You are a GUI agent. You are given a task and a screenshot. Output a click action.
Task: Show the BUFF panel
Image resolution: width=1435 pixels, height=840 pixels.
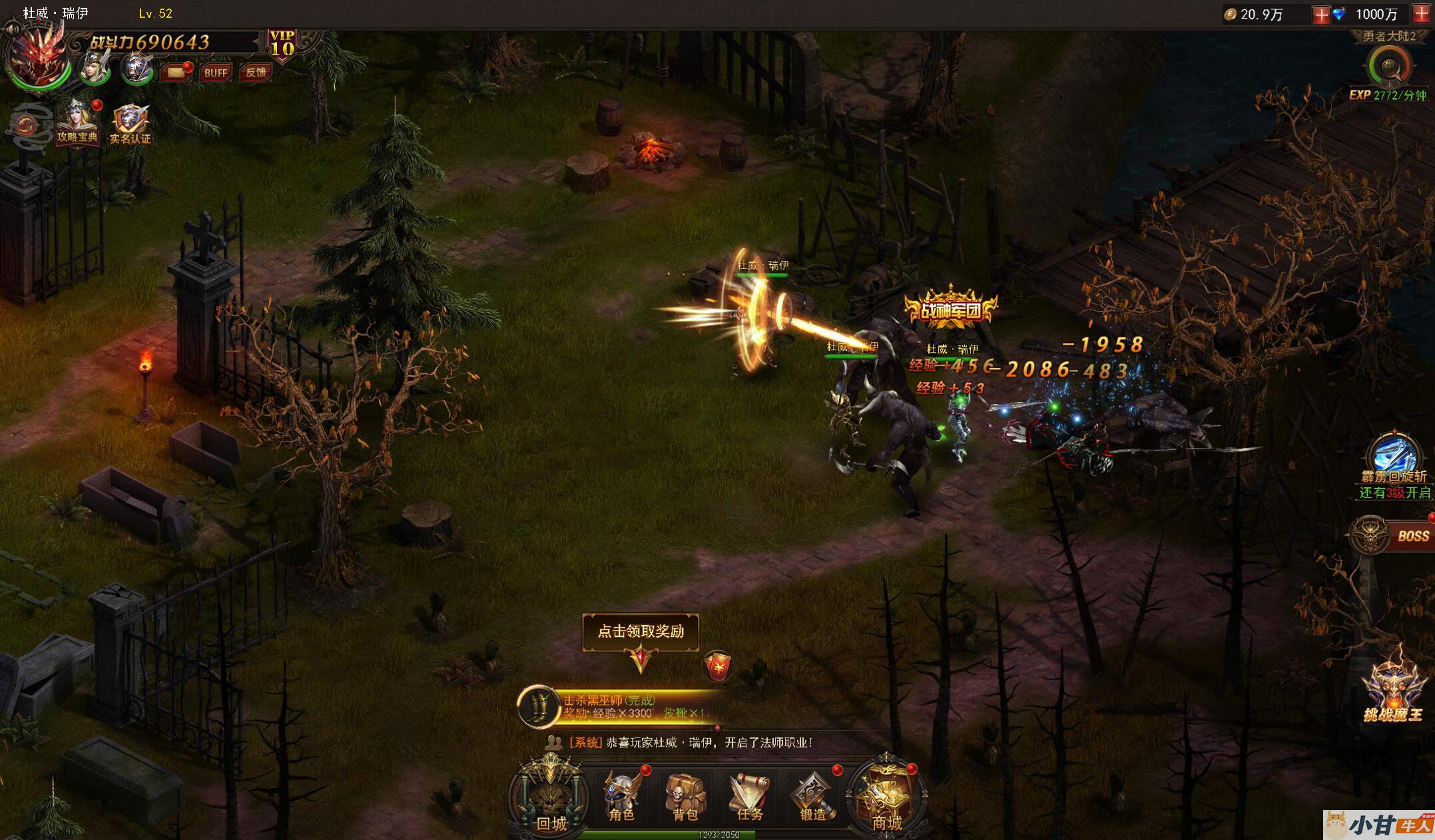(215, 73)
